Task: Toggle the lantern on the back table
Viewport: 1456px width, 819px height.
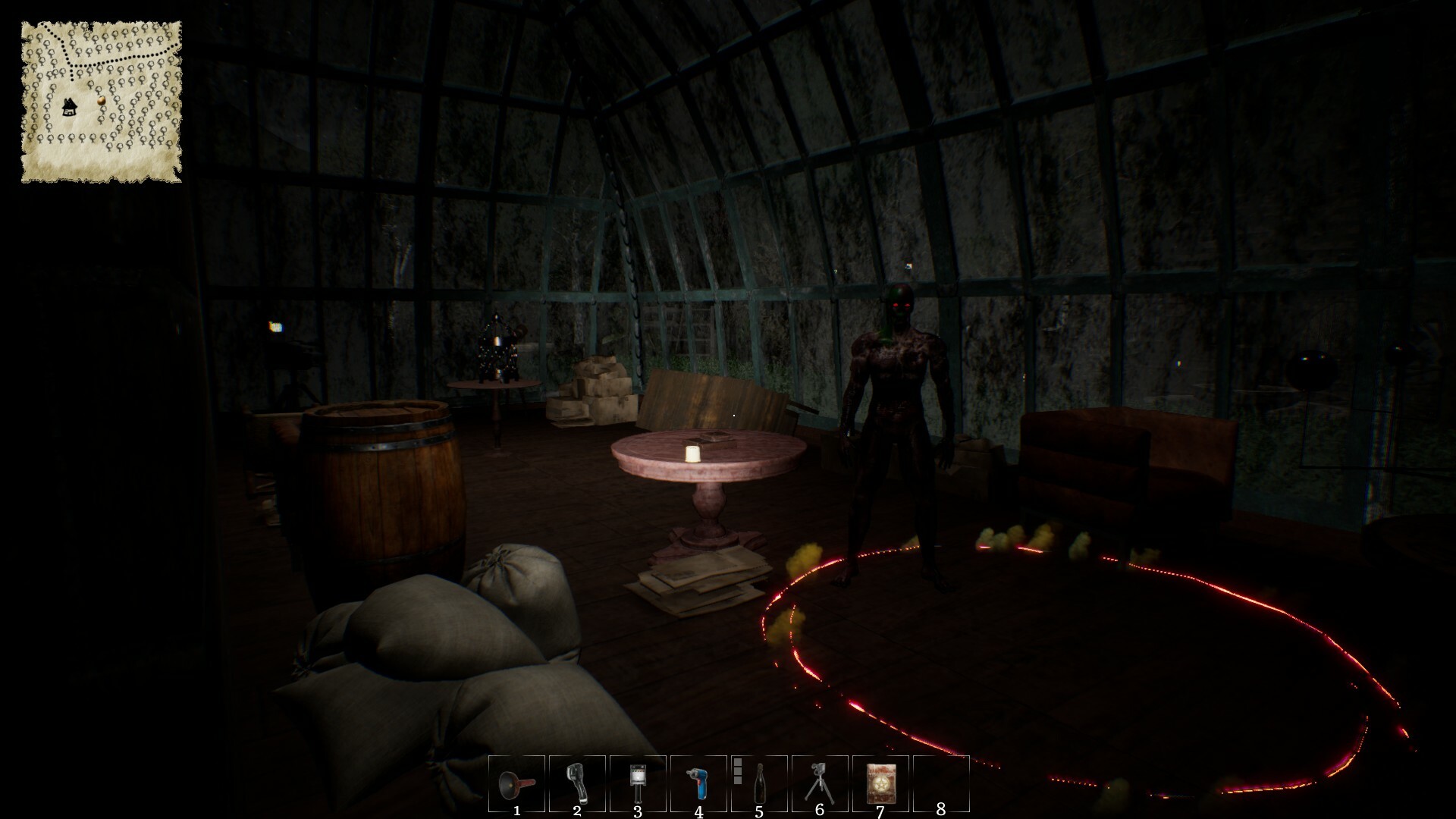Action: click(x=497, y=341)
